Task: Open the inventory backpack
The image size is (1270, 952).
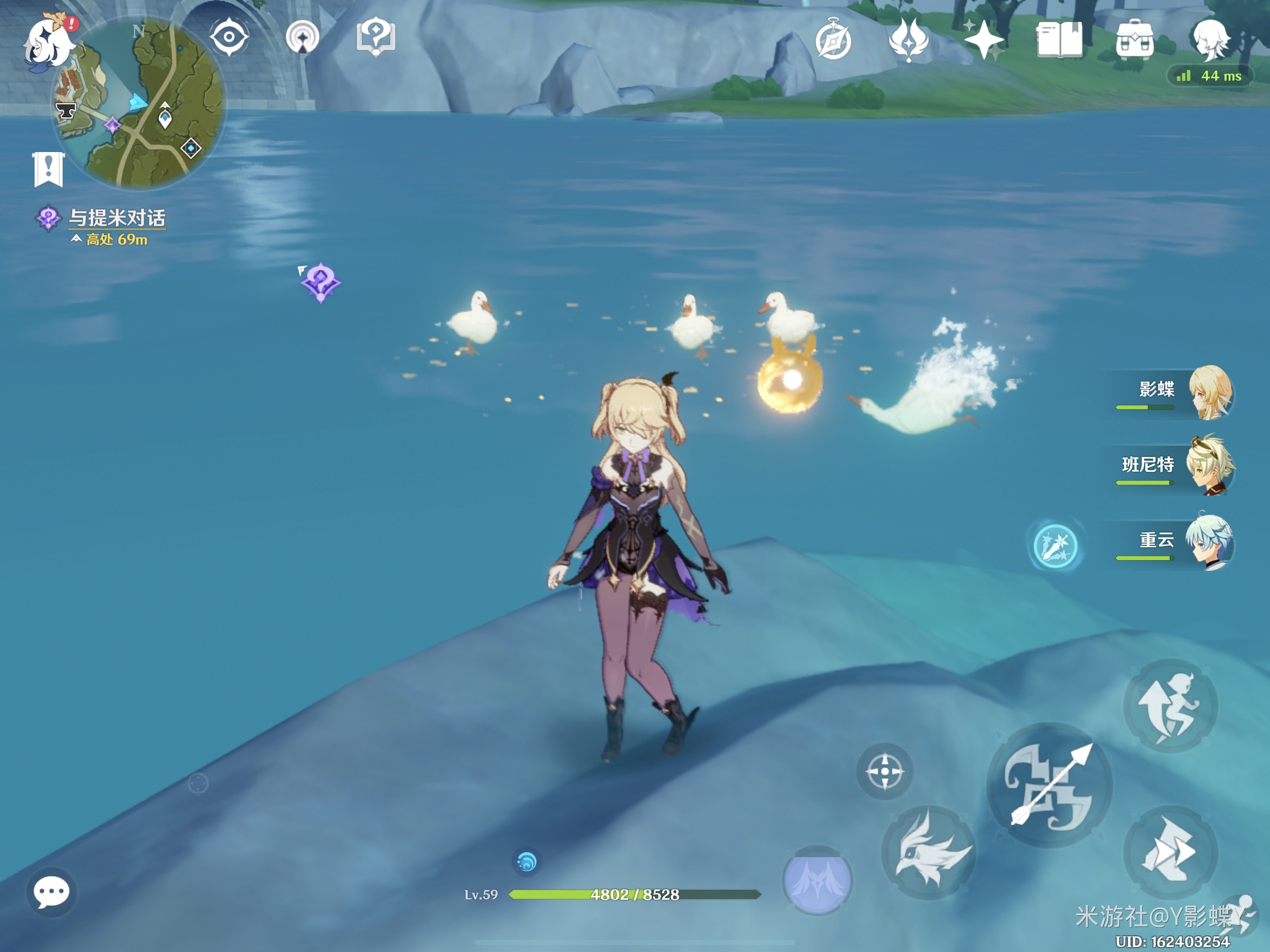Action: [x=1135, y=40]
